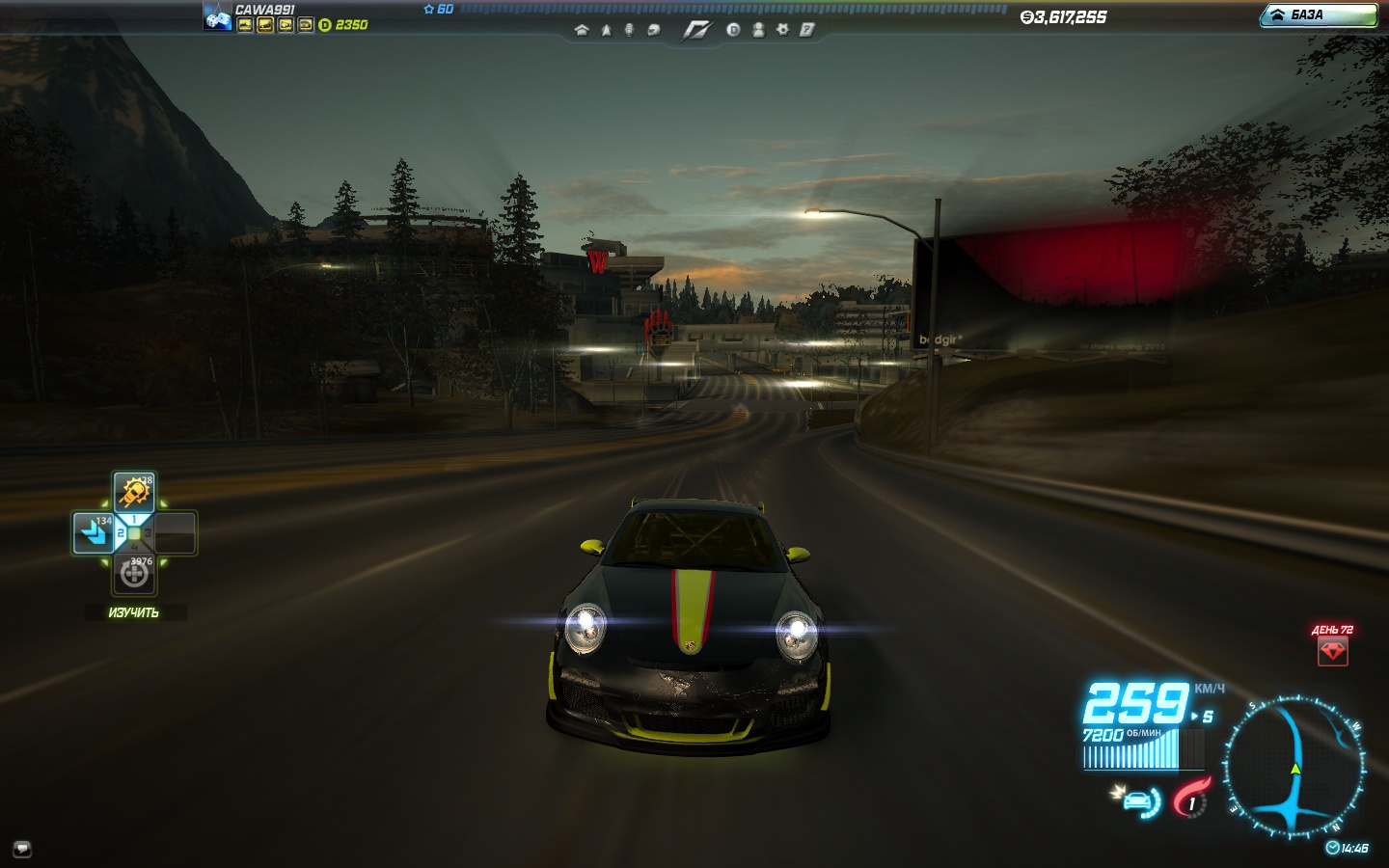The height and width of the screenshot is (868, 1389).
Task: Open the question mark help icon
Action: (806, 30)
